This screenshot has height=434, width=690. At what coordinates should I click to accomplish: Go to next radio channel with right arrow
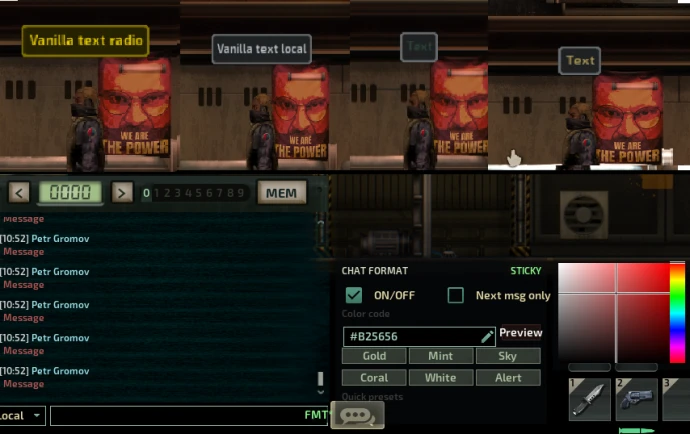[122, 192]
